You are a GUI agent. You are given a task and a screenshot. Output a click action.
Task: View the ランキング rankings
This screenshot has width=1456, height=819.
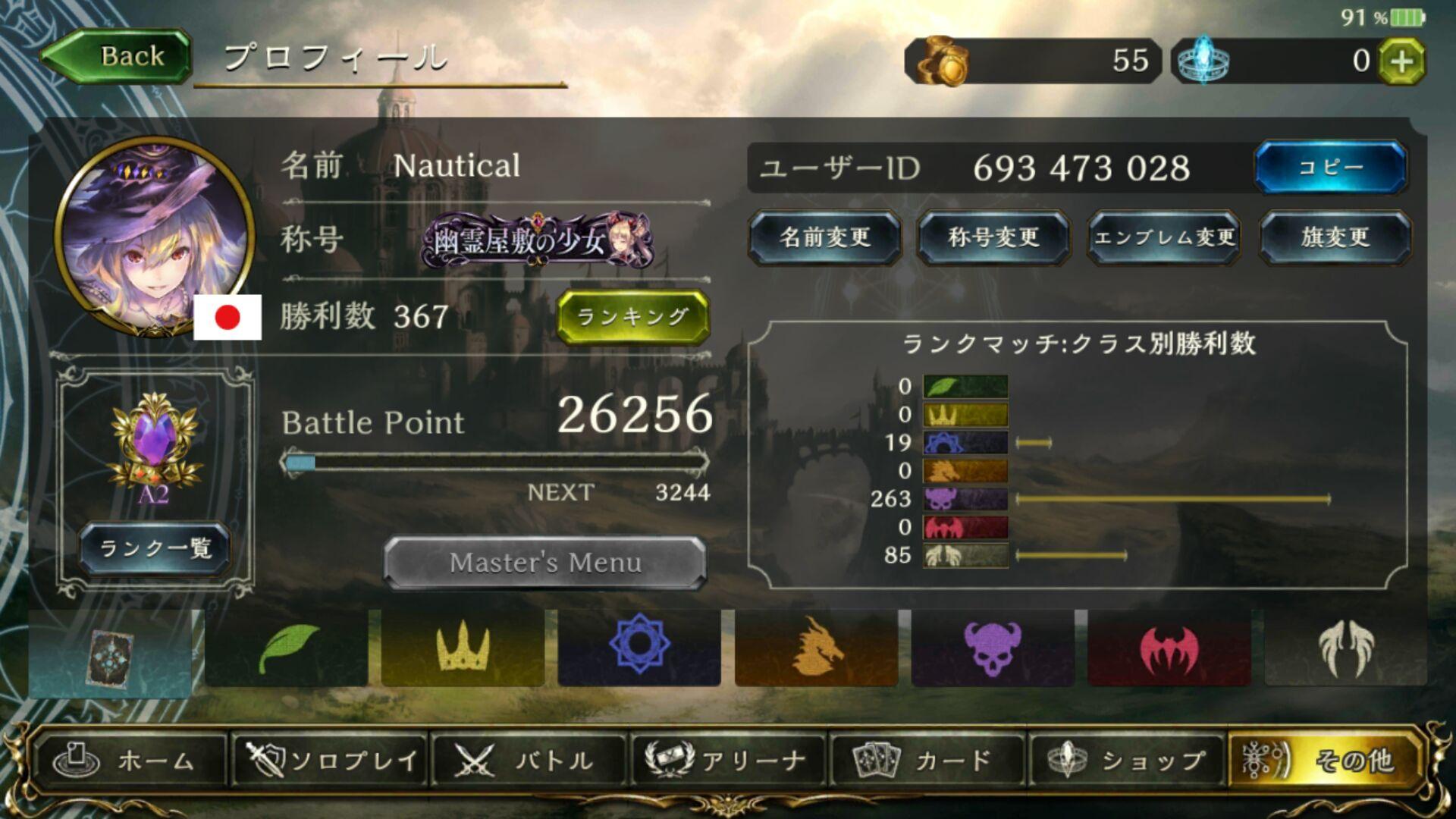pyautogui.click(x=633, y=316)
